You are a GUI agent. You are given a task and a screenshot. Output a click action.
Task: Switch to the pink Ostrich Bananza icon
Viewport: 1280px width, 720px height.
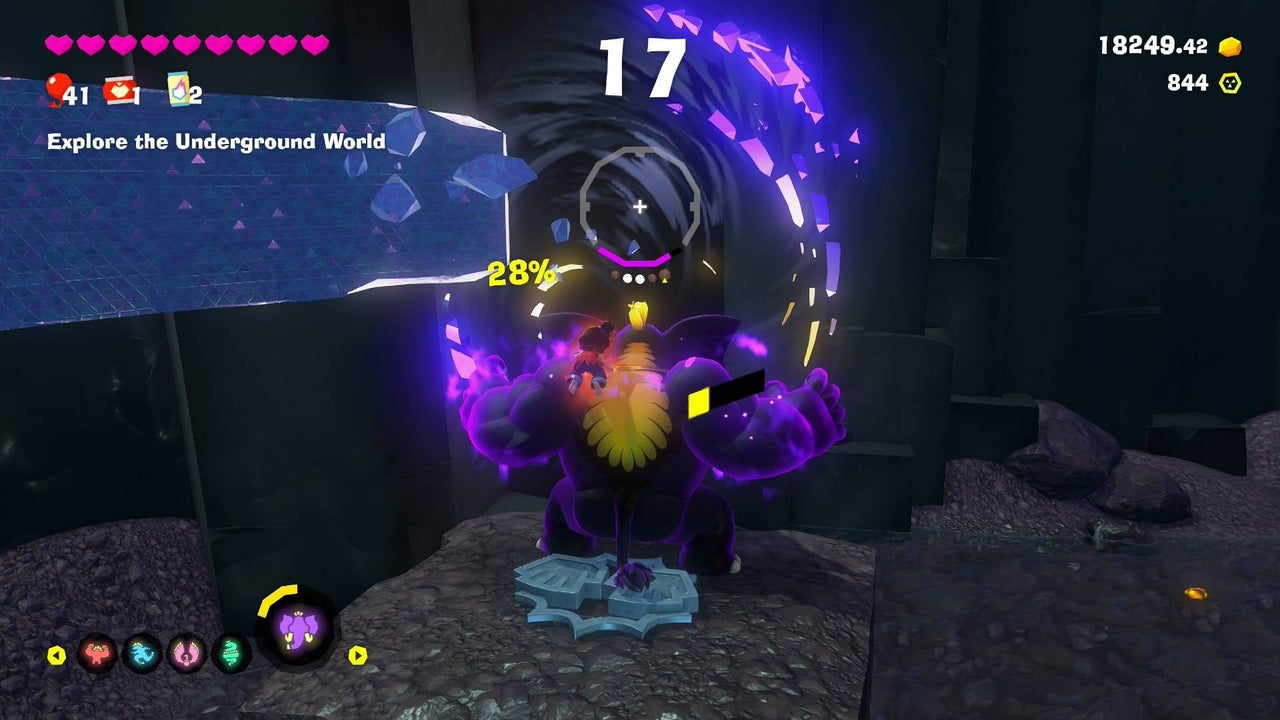click(187, 654)
